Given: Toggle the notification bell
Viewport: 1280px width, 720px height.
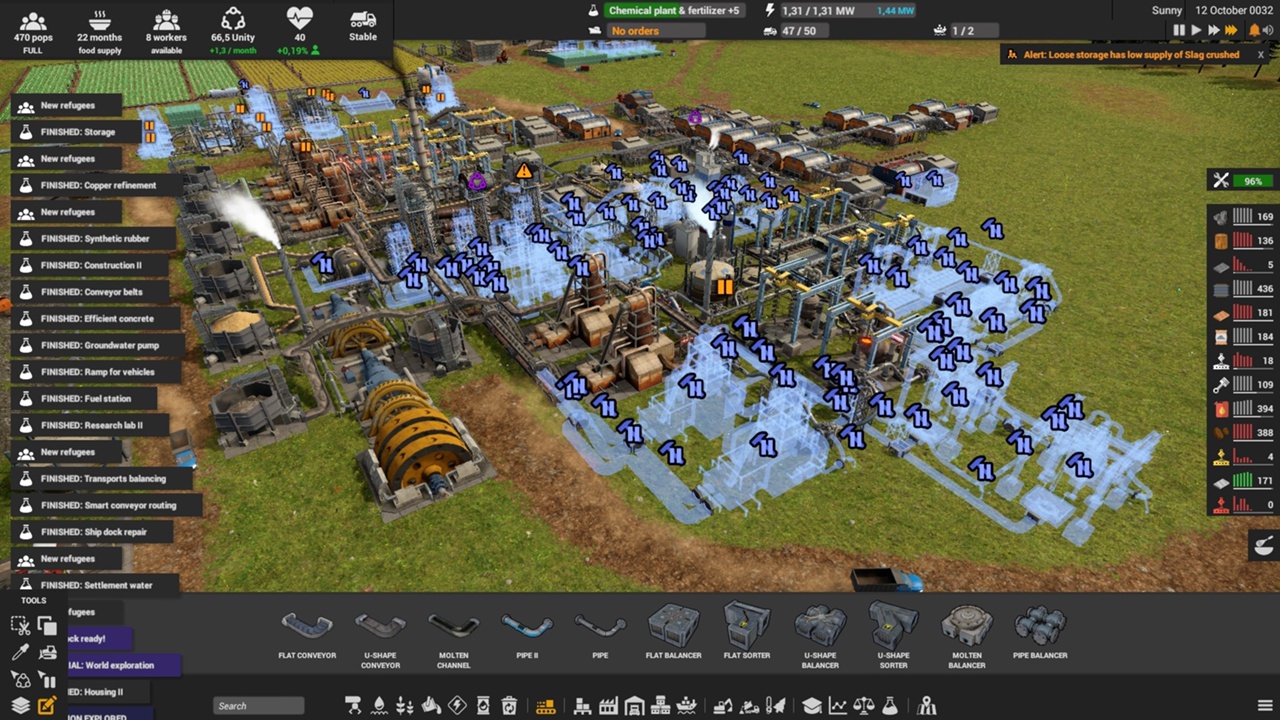Looking at the screenshot, I should coord(1254,31).
